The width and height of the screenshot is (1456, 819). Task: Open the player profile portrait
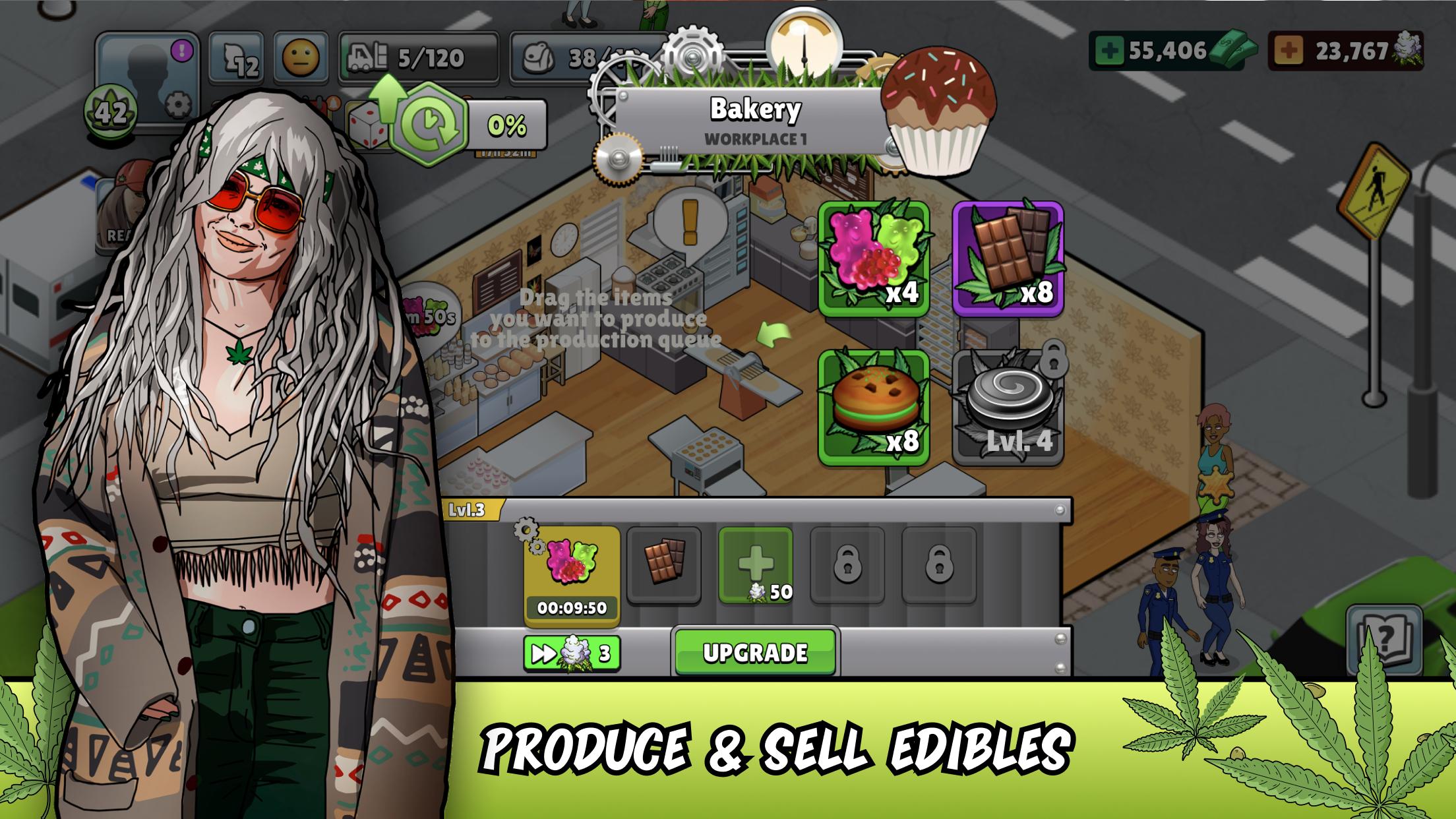point(146,73)
